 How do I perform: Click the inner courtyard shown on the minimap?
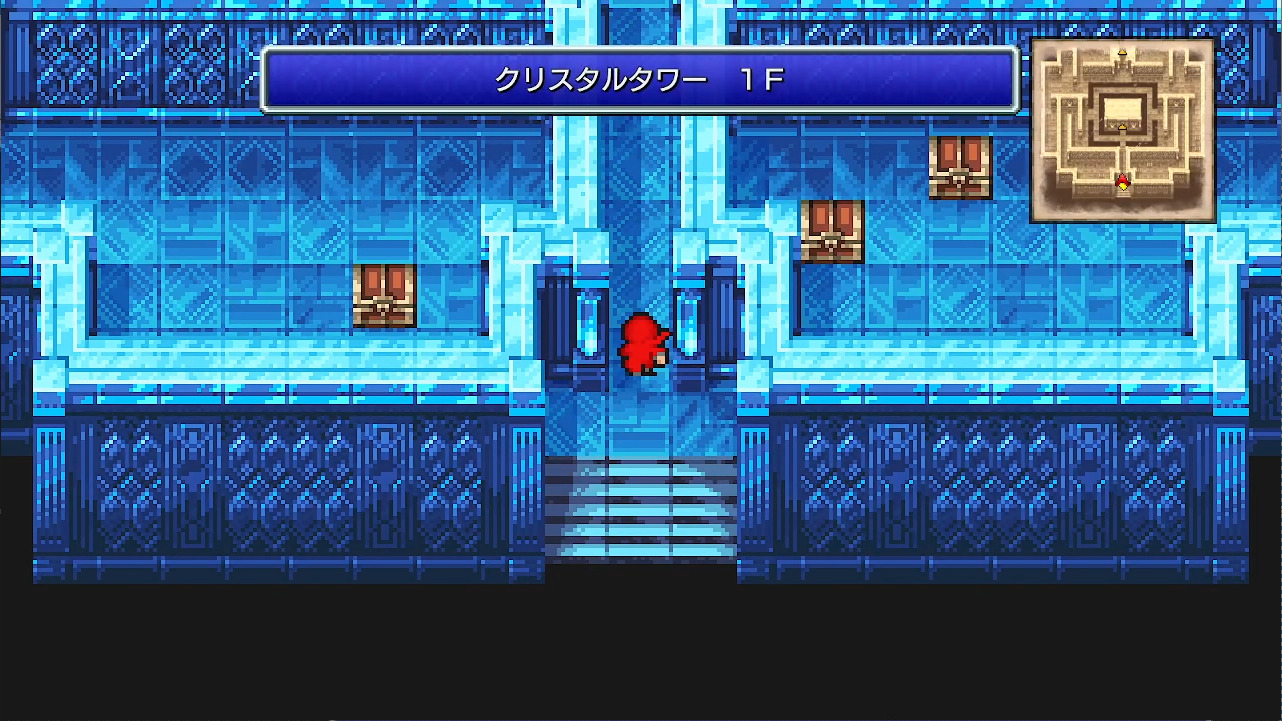(x=1122, y=108)
